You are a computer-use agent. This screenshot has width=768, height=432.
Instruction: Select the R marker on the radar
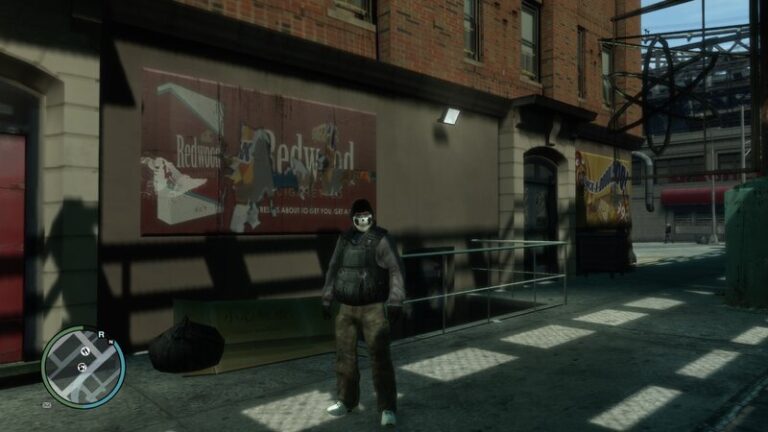coord(101,334)
